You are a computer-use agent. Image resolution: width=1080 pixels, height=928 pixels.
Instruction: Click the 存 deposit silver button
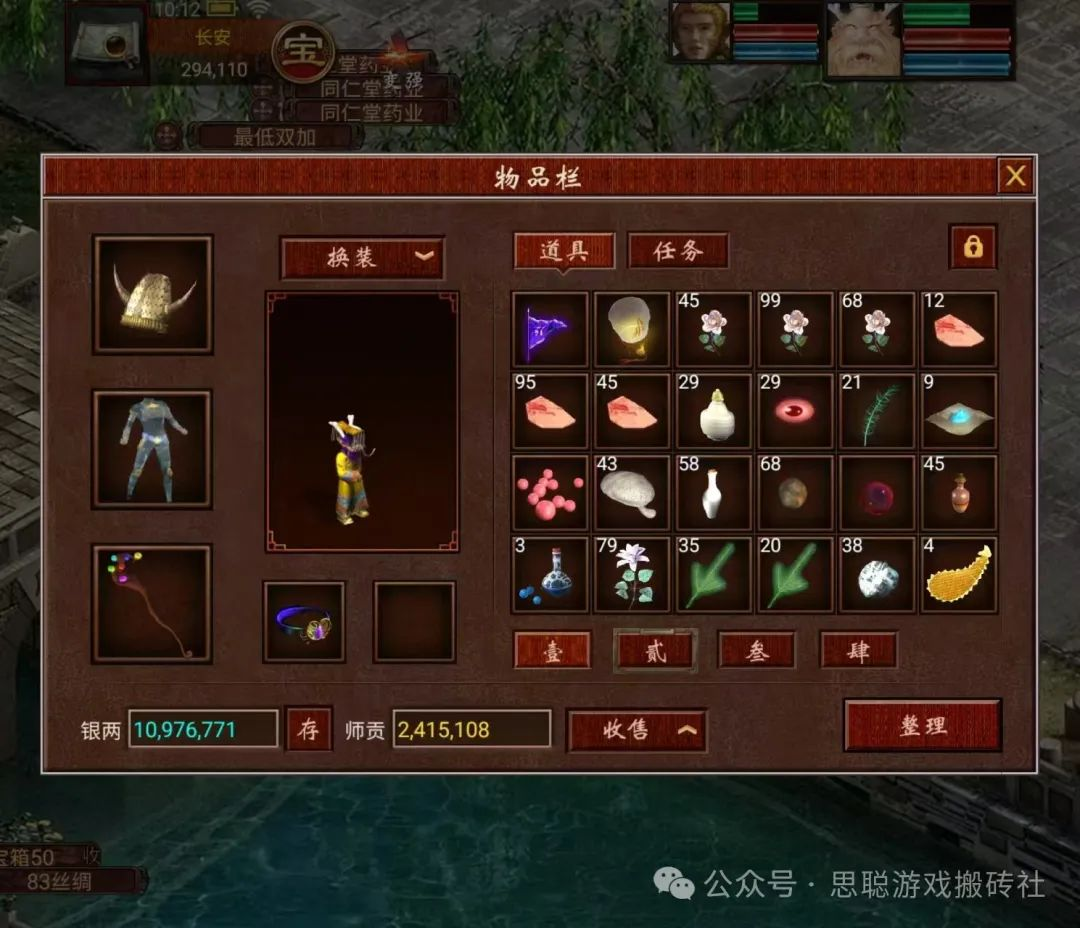click(x=309, y=729)
